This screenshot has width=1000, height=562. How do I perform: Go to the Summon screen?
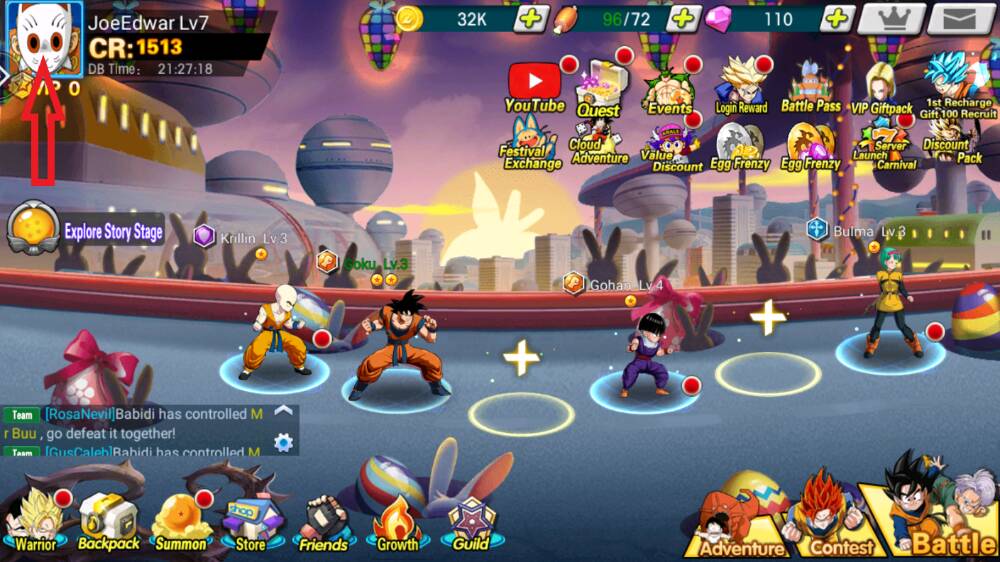click(181, 520)
